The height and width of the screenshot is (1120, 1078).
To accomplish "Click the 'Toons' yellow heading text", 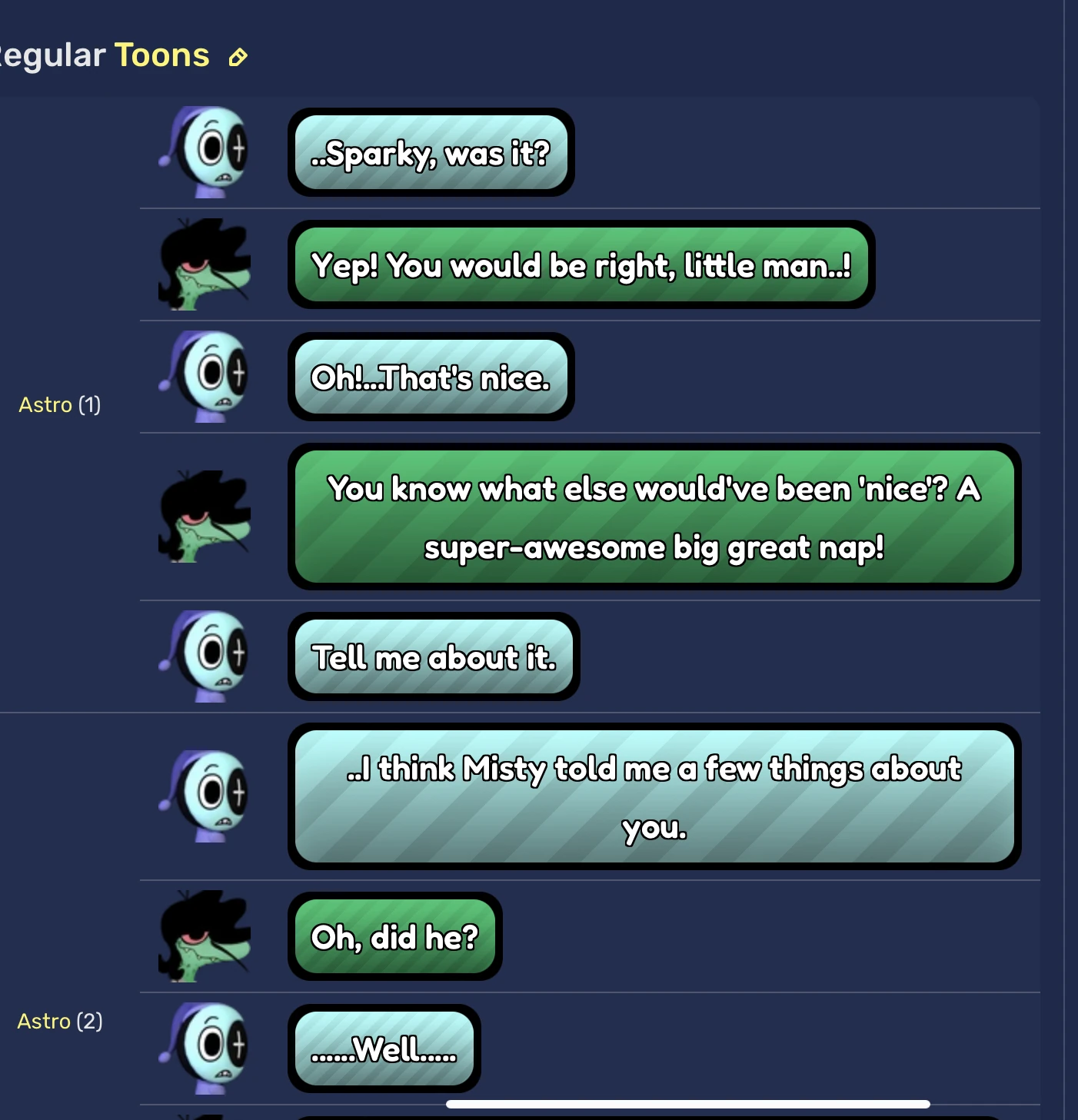I will (162, 55).
